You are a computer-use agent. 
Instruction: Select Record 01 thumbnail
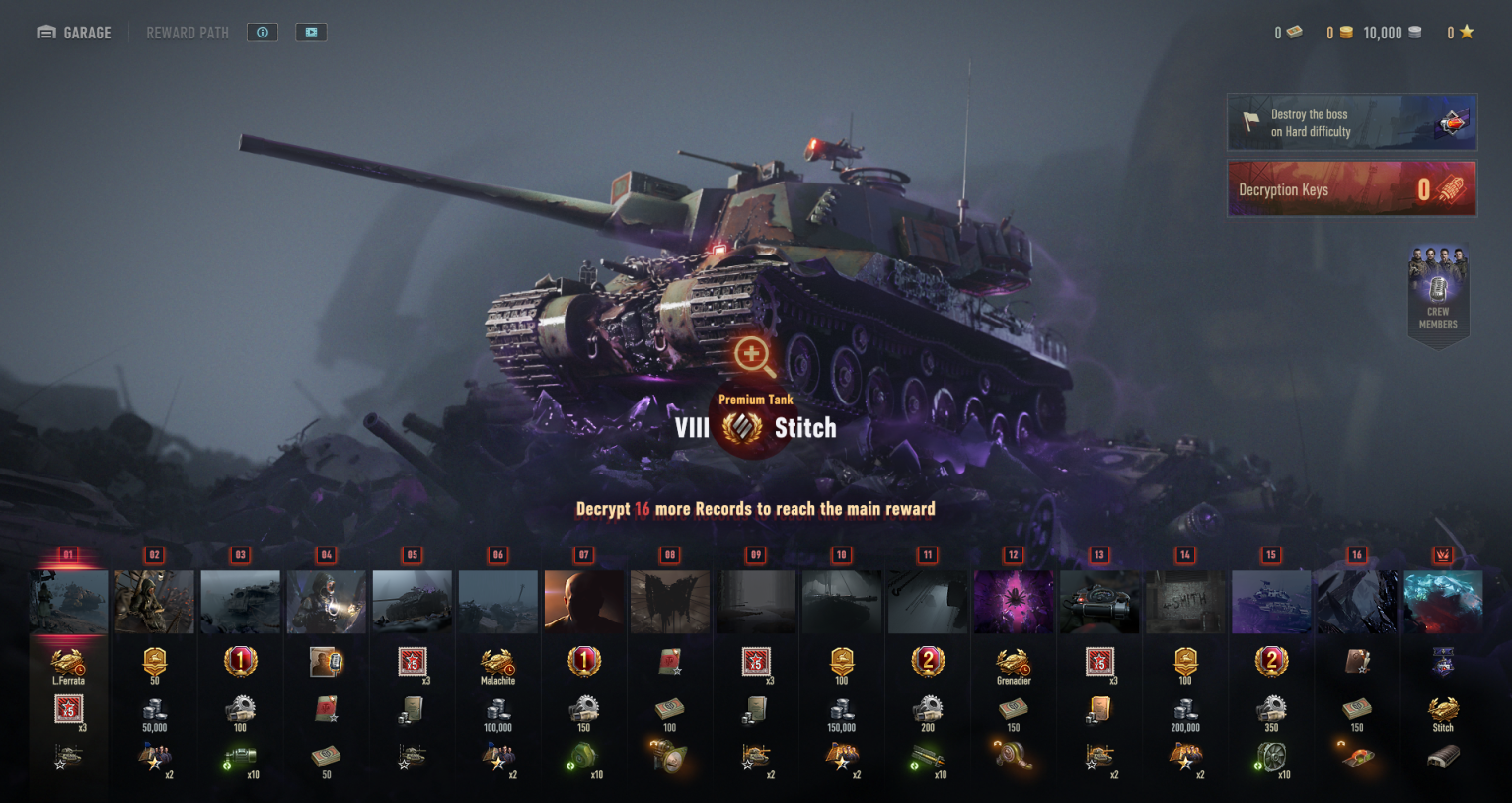pyautogui.click(x=68, y=601)
